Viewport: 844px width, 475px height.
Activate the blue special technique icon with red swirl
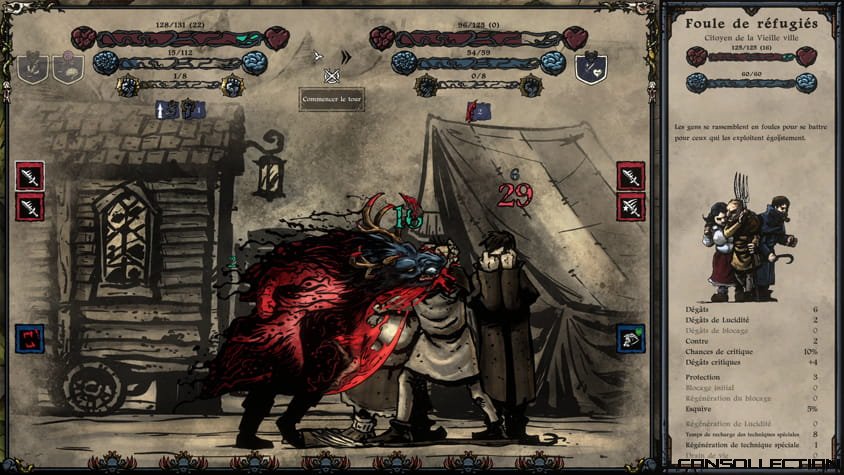point(29,339)
